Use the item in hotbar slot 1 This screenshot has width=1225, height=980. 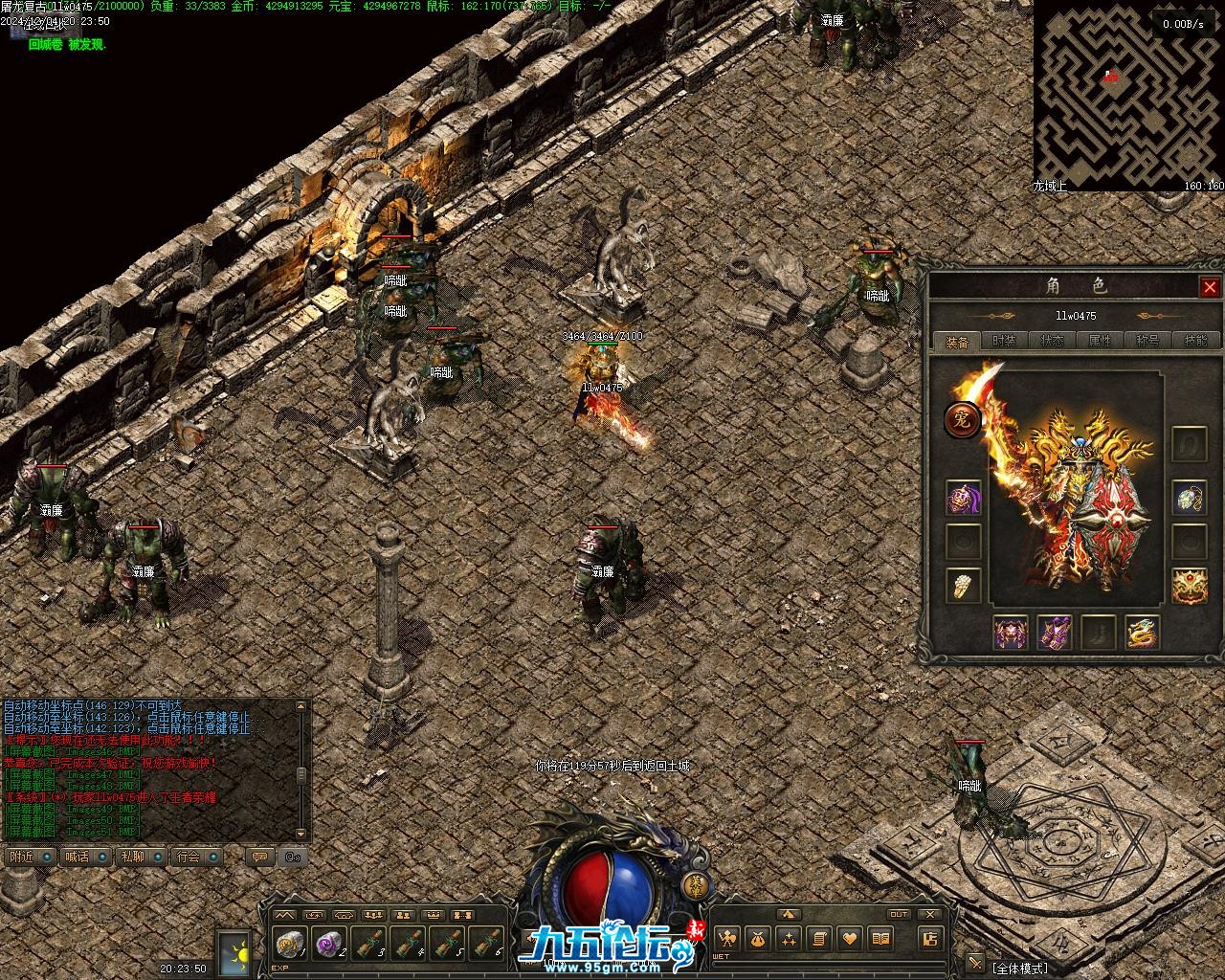click(x=290, y=944)
